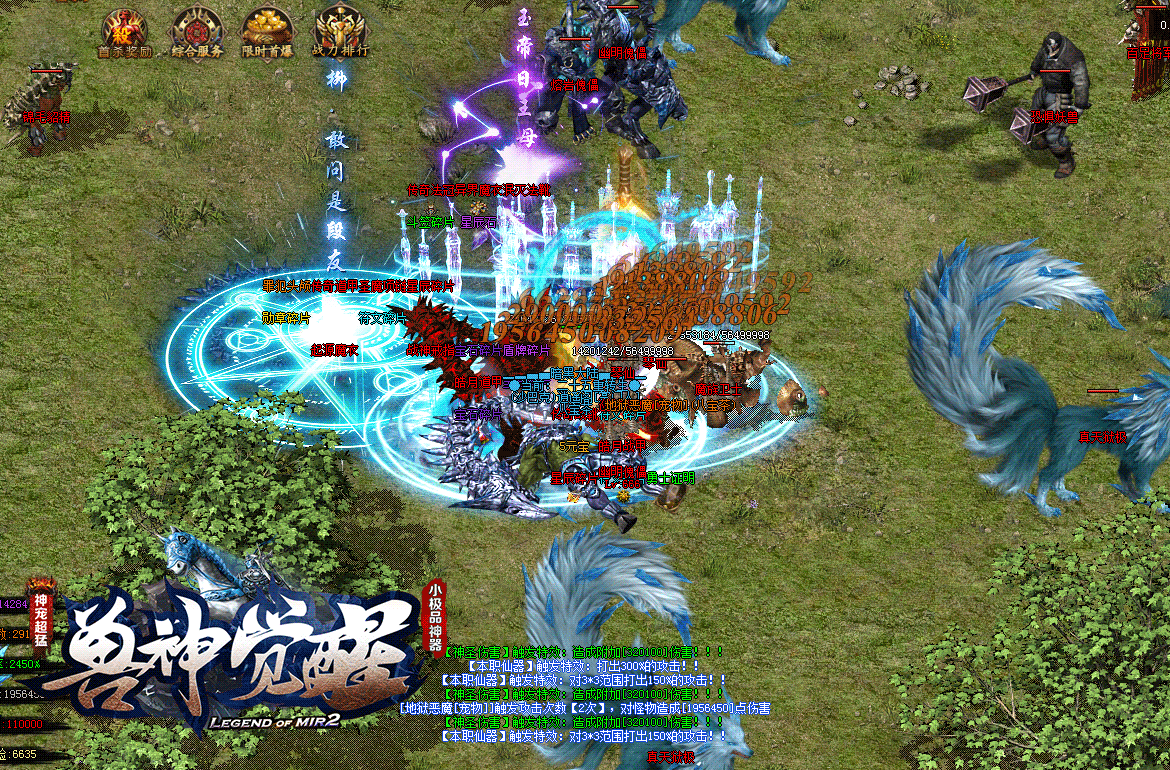This screenshot has width=1170, height=770.
Task: Open the 综合服务 general services menu
Action: 197,32
